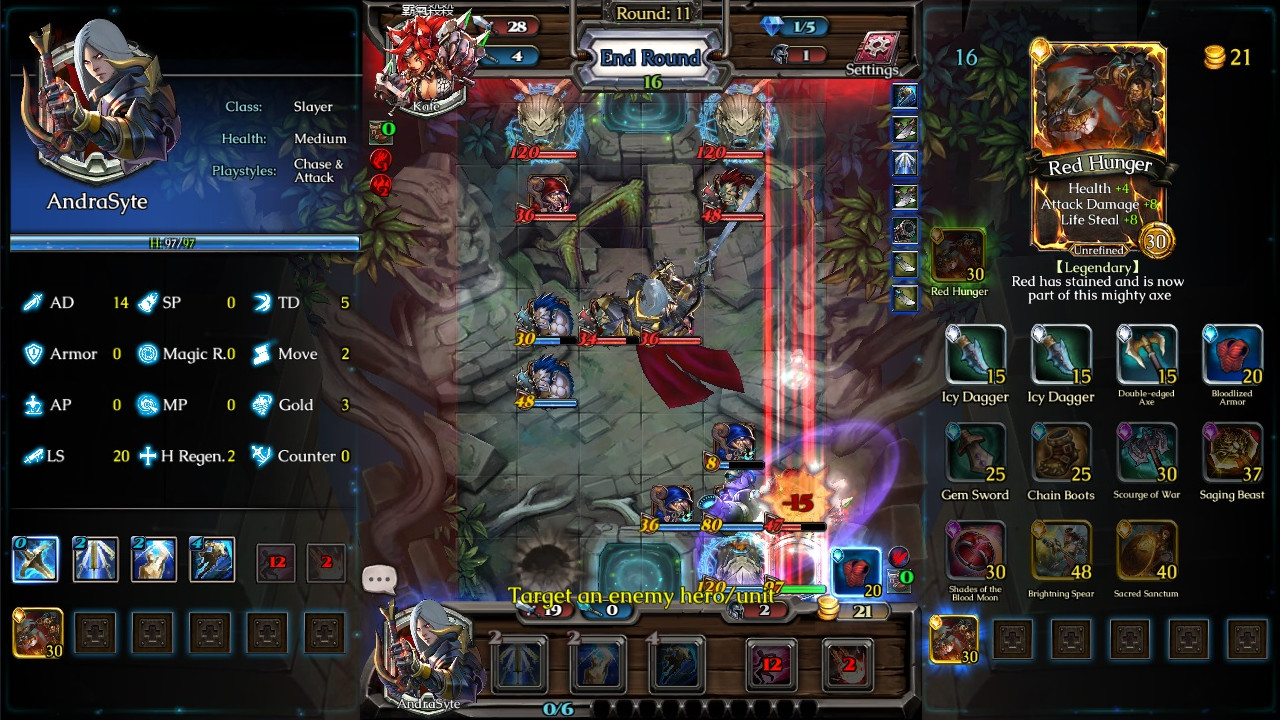Buy the Bloodlized Armor

point(1232,358)
